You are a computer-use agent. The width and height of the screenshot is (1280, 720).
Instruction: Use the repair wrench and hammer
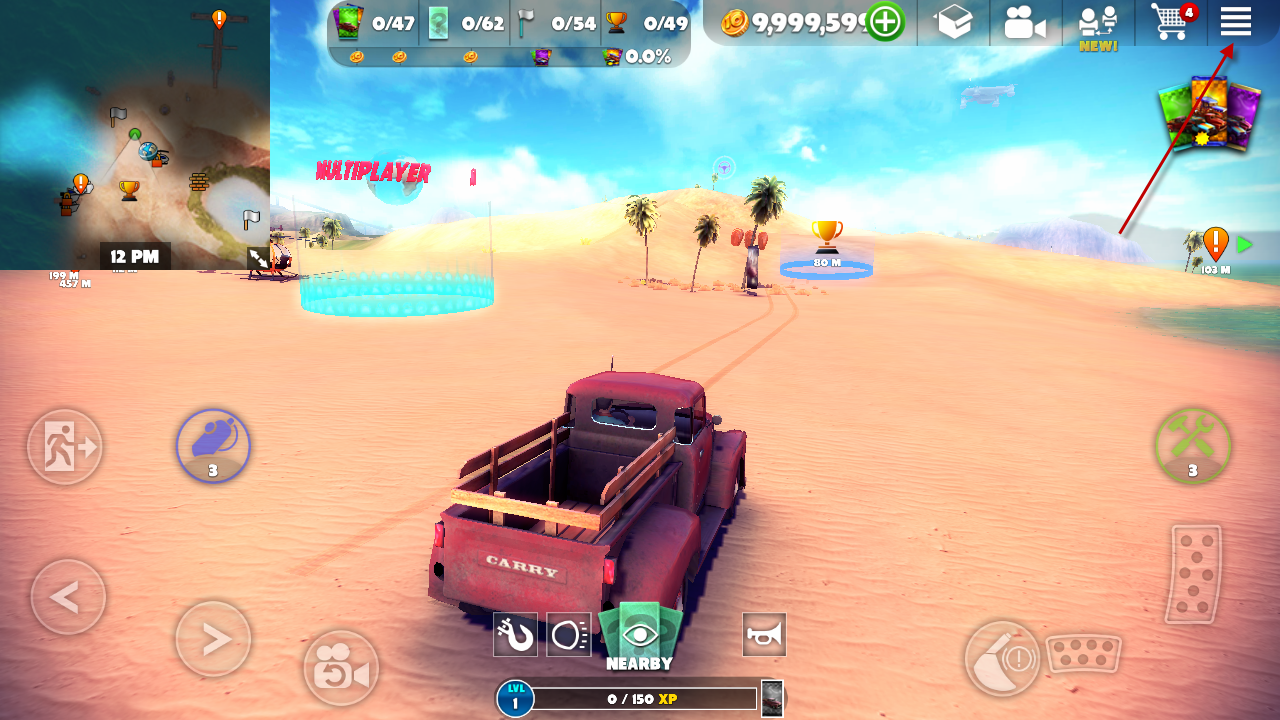coord(1192,446)
